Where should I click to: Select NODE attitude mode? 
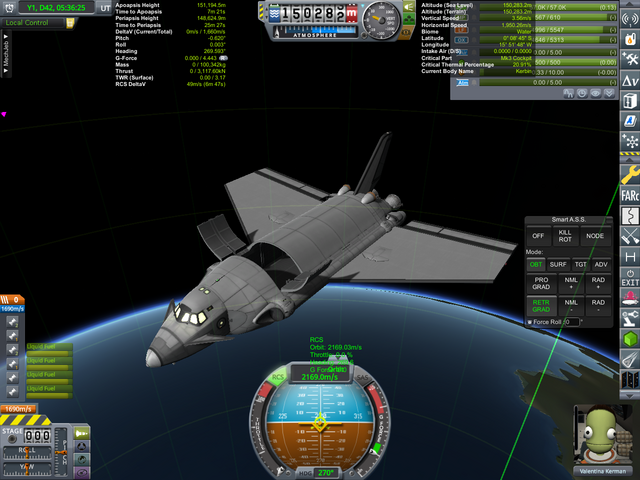[597, 235]
